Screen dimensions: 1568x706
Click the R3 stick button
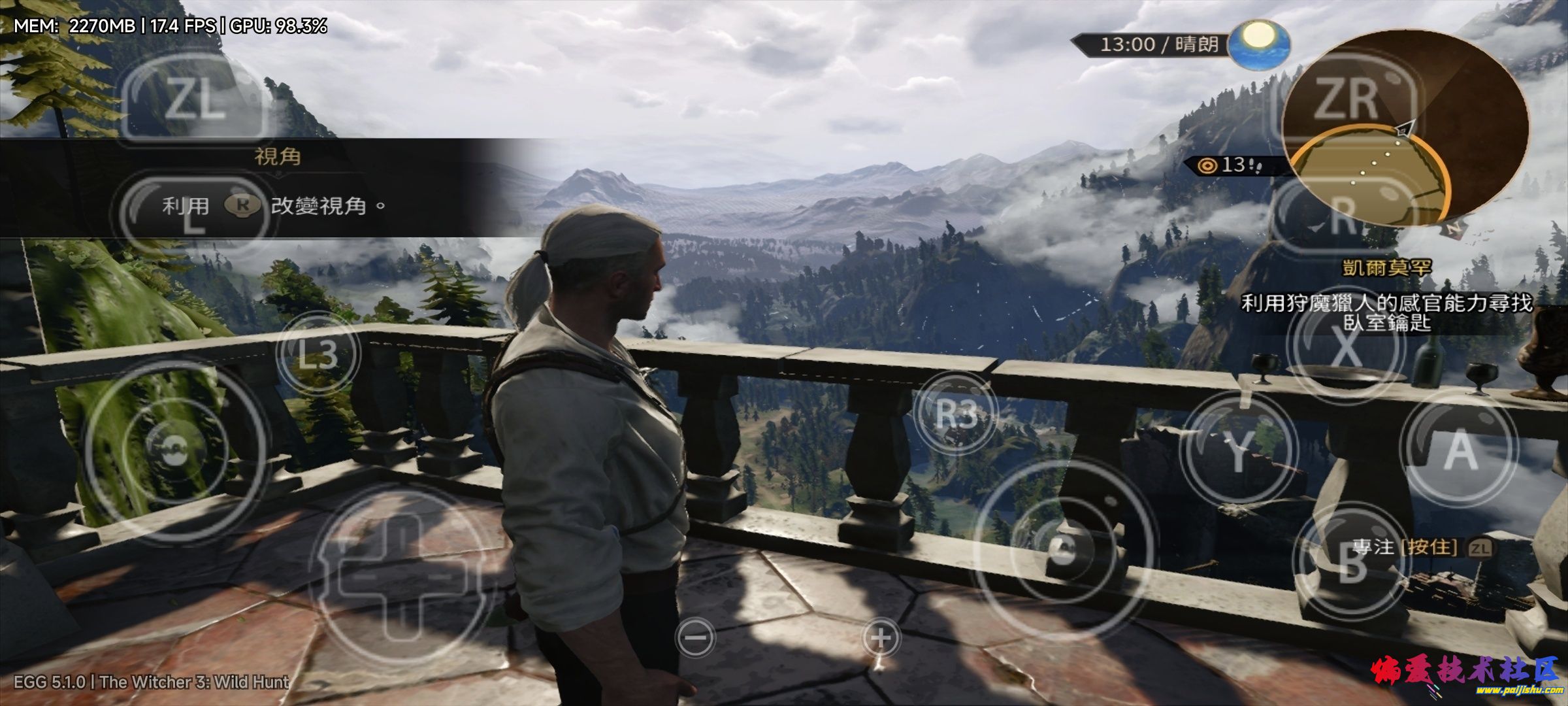[x=956, y=413]
